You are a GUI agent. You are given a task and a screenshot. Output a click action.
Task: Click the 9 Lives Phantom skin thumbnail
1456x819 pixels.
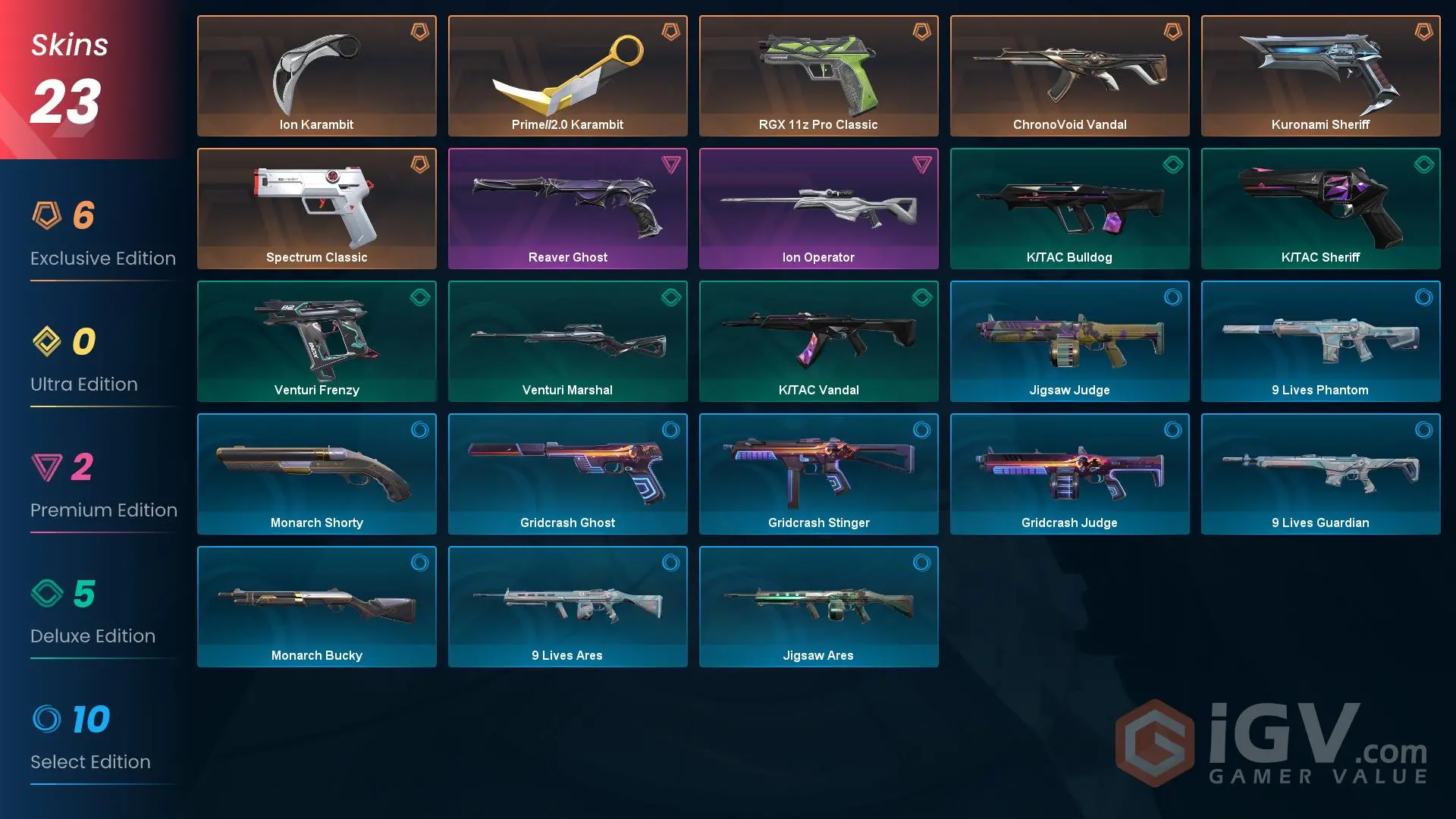pyautogui.click(x=1320, y=337)
